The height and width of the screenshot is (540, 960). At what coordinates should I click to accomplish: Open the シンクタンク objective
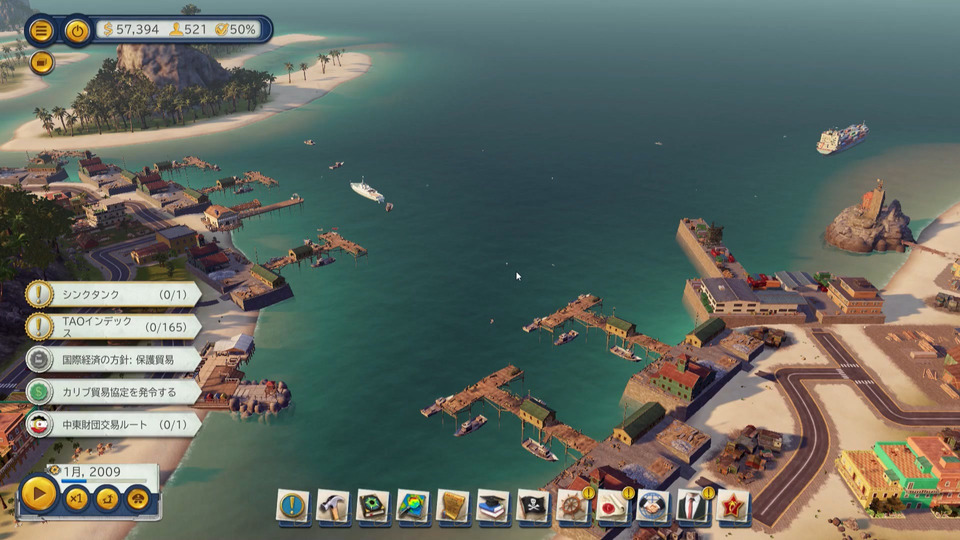coord(112,294)
